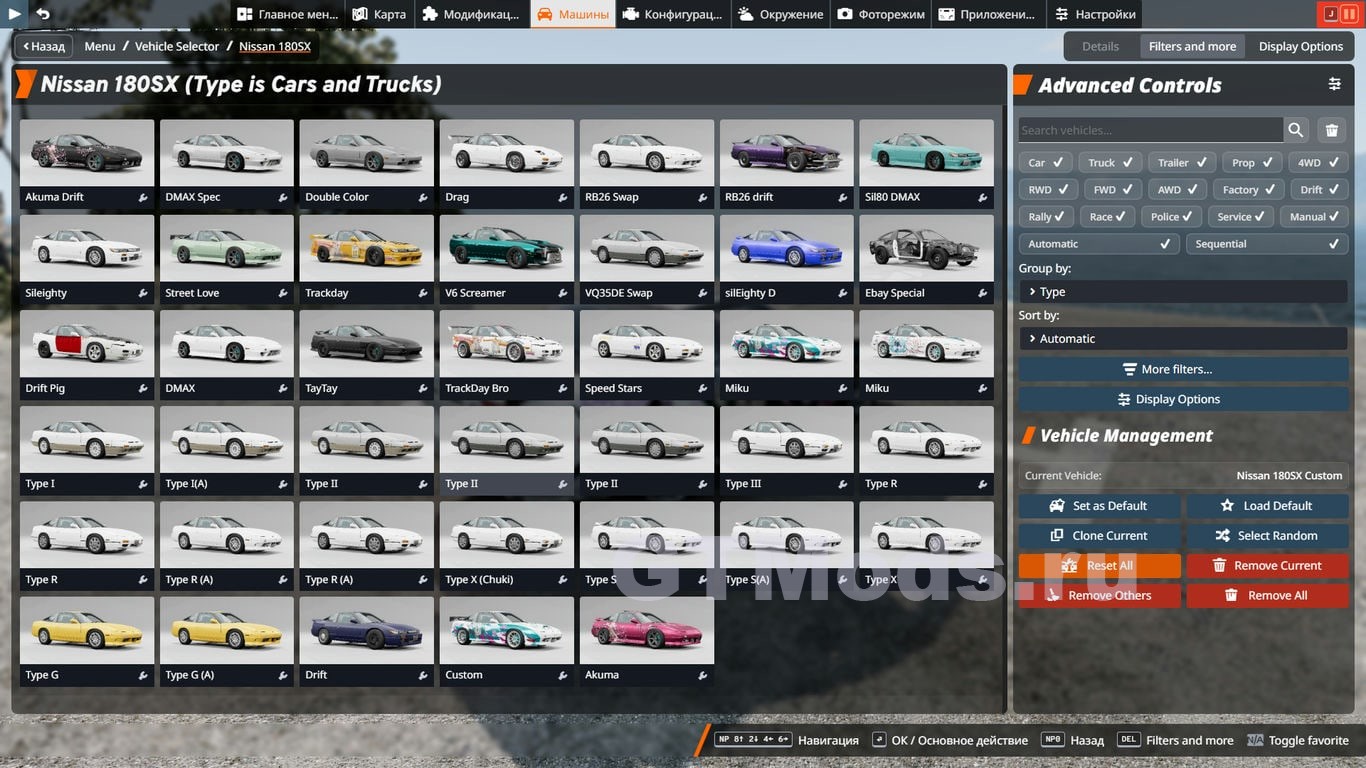Expand the Group by Type dropdown
Image resolution: width=1366 pixels, height=768 pixels.
[1183, 292]
